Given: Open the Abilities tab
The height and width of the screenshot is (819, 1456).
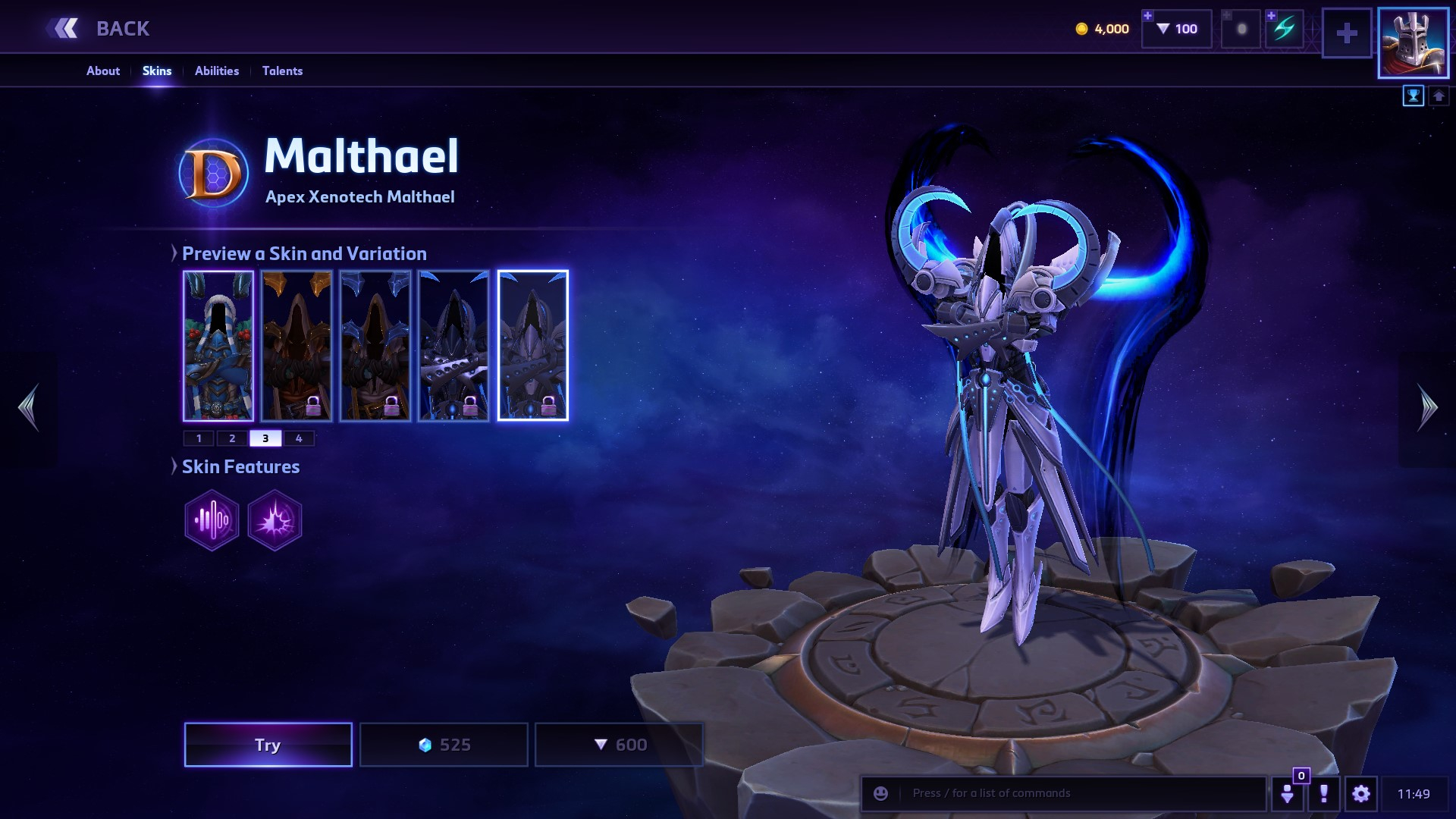Looking at the screenshot, I should (217, 71).
